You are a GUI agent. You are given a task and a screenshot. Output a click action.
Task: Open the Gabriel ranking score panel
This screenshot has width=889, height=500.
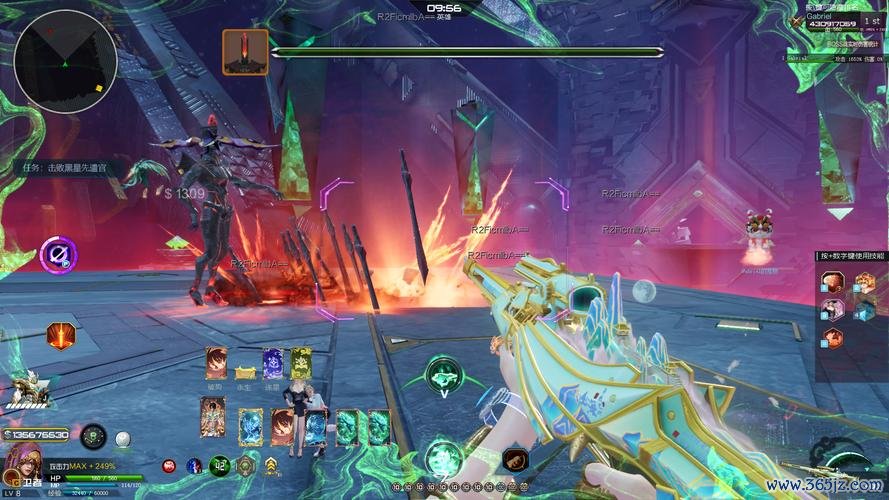pos(842,19)
